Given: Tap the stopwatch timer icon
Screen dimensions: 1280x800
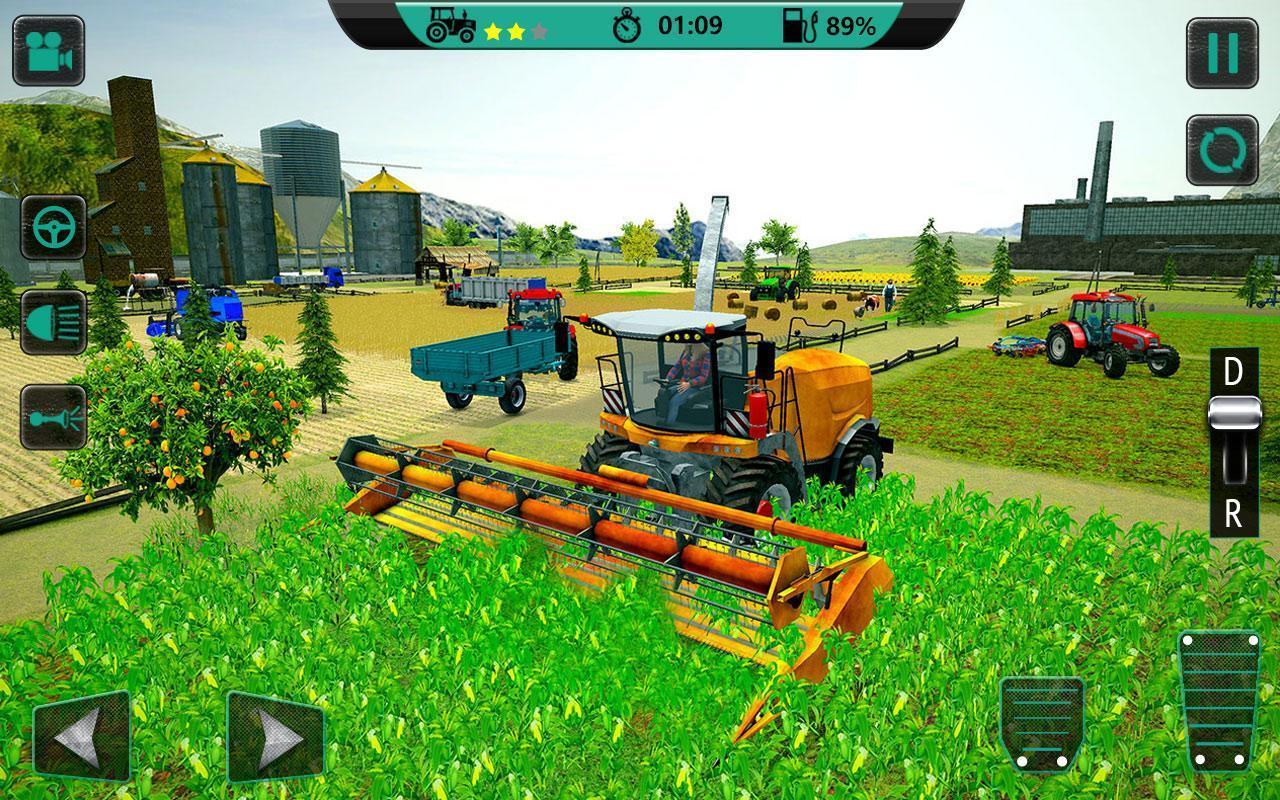Looking at the screenshot, I should [x=627, y=27].
